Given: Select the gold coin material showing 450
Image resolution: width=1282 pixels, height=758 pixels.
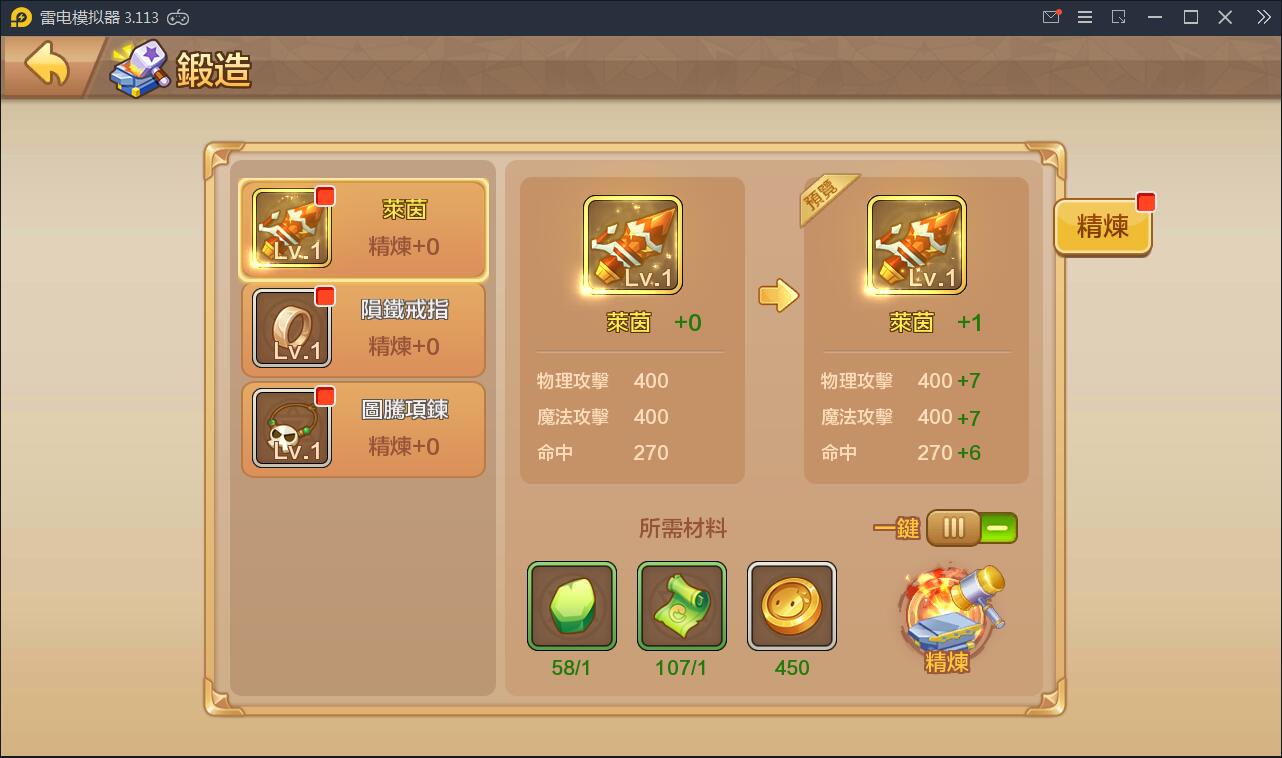Looking at the screenshot, I should pyautogui.click(x=791, y=607).
